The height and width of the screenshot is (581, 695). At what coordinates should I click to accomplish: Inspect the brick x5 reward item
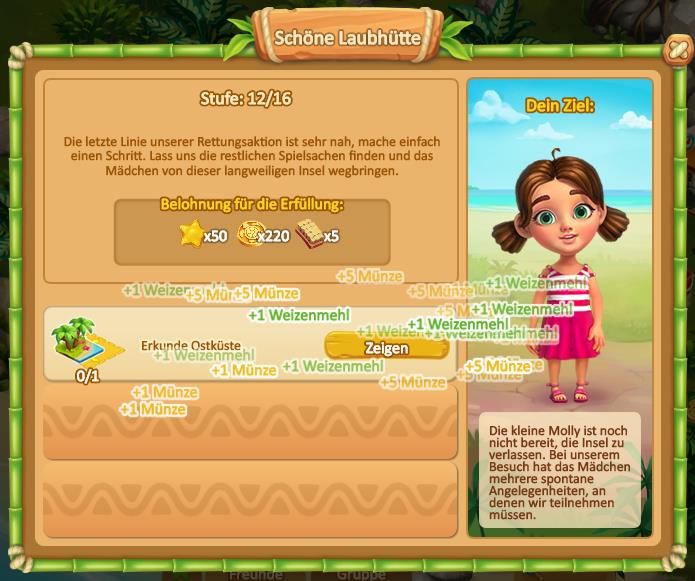click(x=310, y=234)
